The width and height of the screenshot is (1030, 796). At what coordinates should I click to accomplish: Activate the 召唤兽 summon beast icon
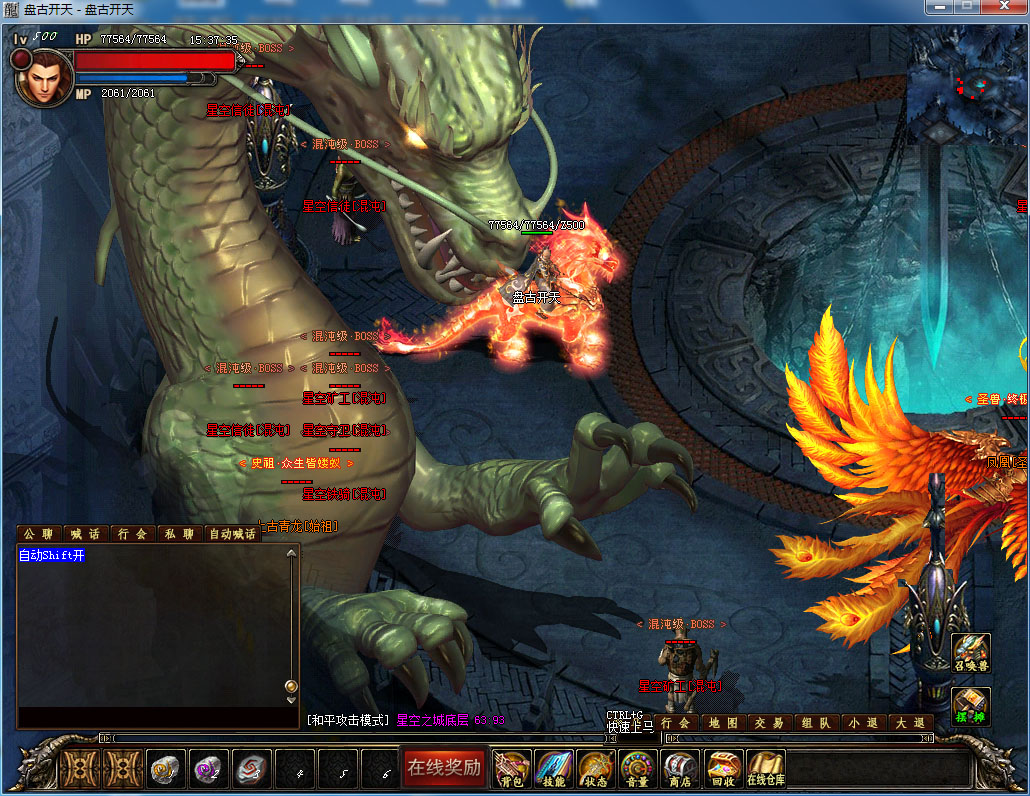[x=970, y=653]
